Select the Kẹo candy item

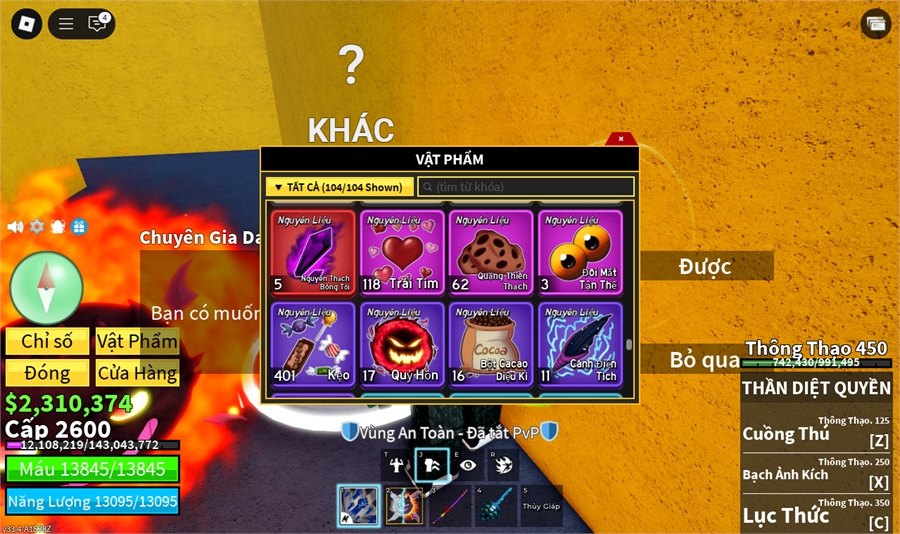[313, 344]
